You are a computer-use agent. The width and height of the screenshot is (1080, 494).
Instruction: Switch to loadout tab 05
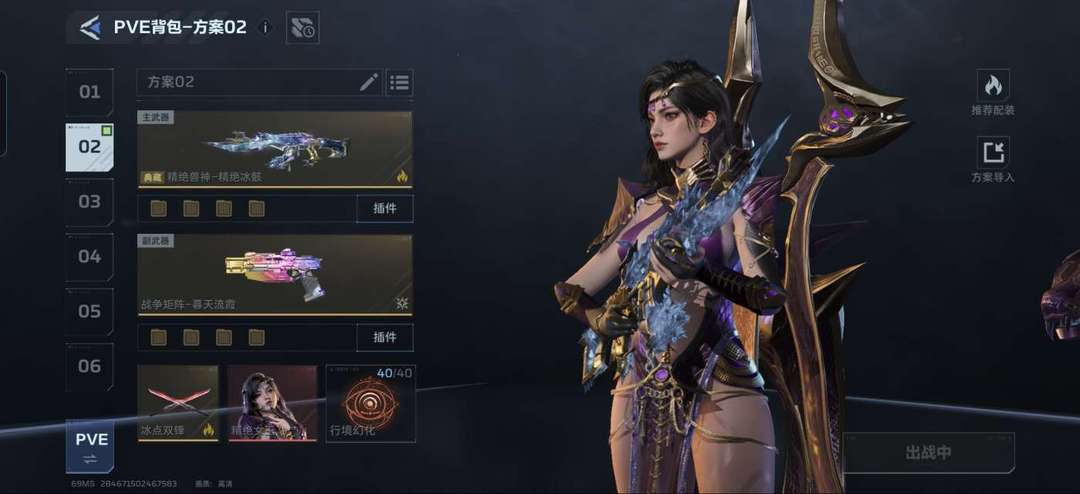[90, 312]
